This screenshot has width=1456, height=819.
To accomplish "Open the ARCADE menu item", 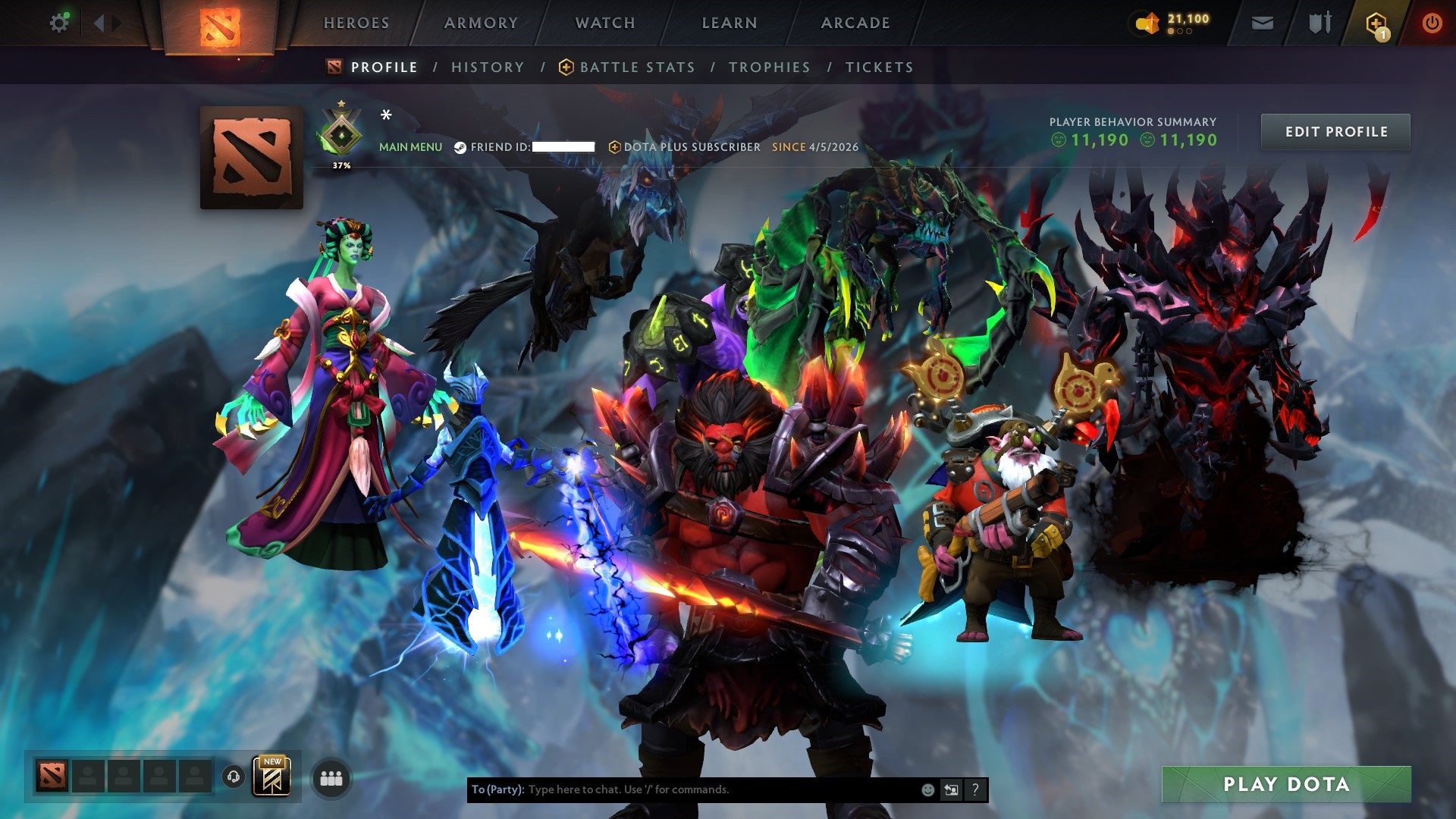I will click(855, 23).
